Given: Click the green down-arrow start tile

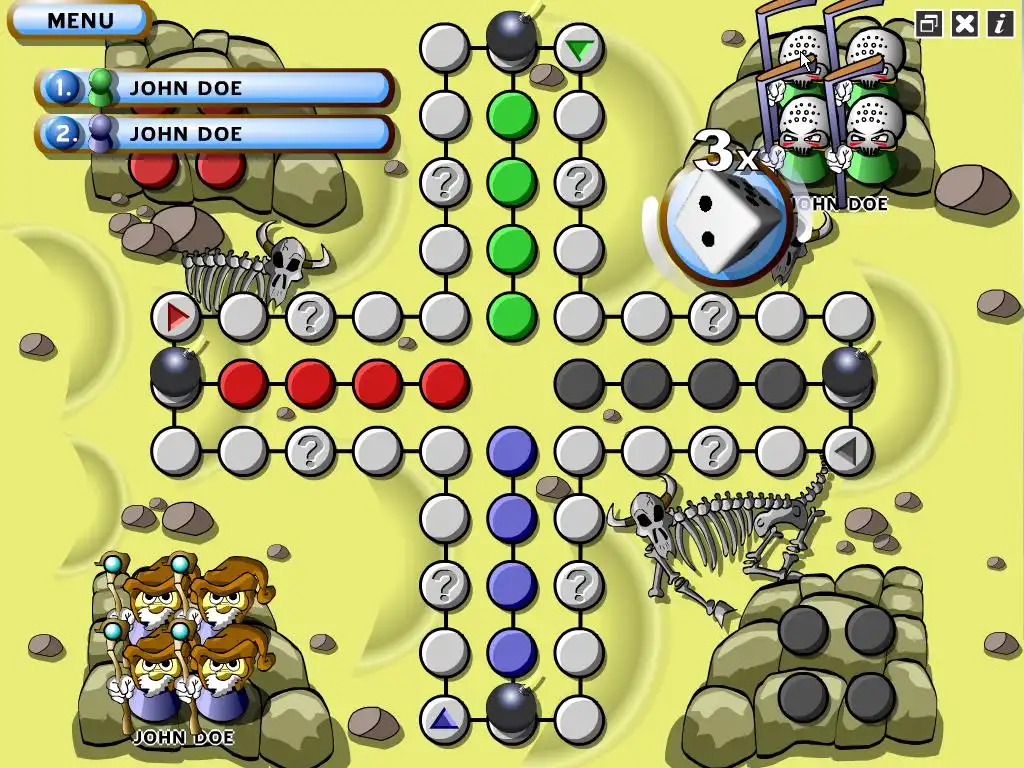Looking at the screenshot, I should coord(578,48).
